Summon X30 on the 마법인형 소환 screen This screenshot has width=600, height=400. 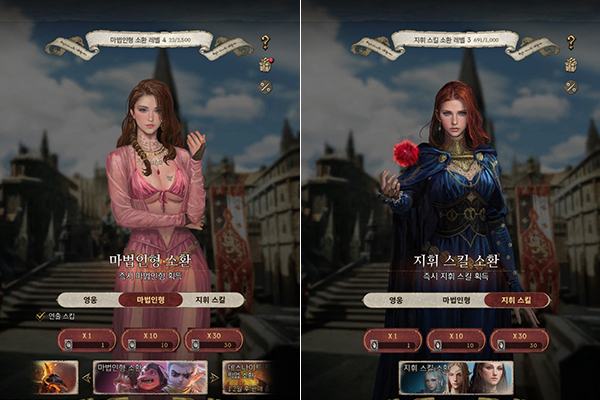click(211, 340)
